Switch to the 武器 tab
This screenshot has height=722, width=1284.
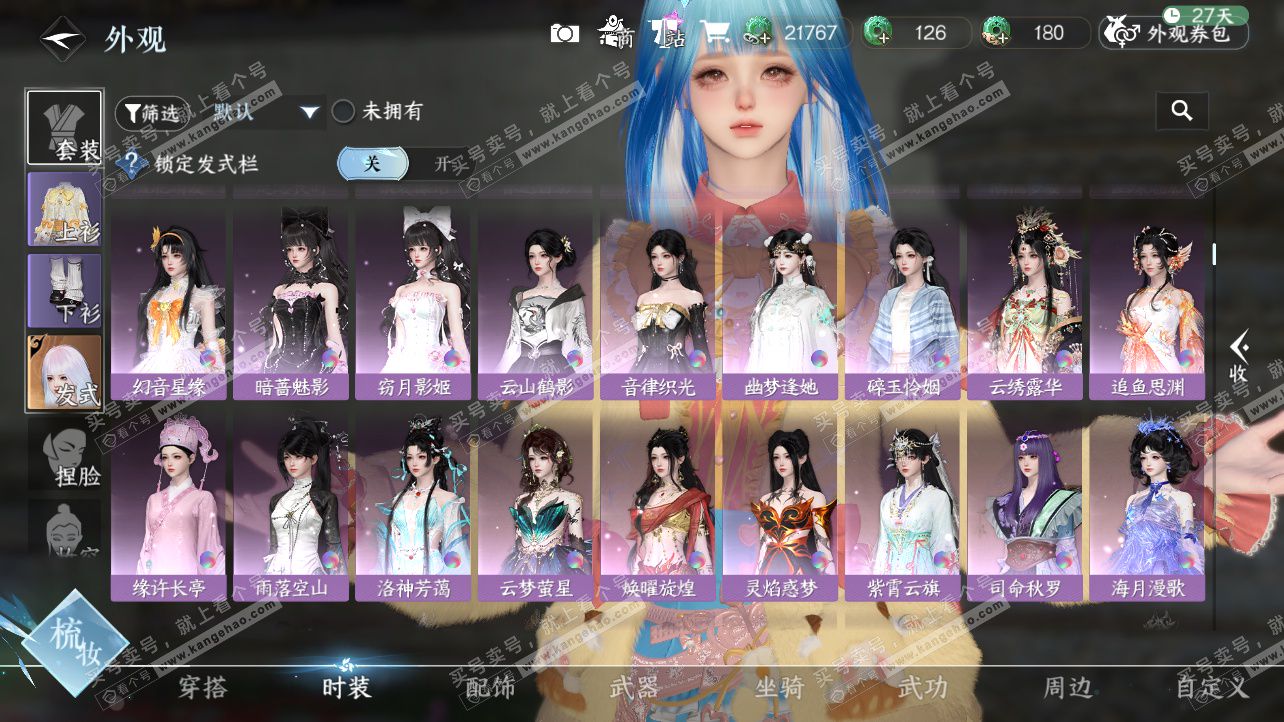point(634,687)
